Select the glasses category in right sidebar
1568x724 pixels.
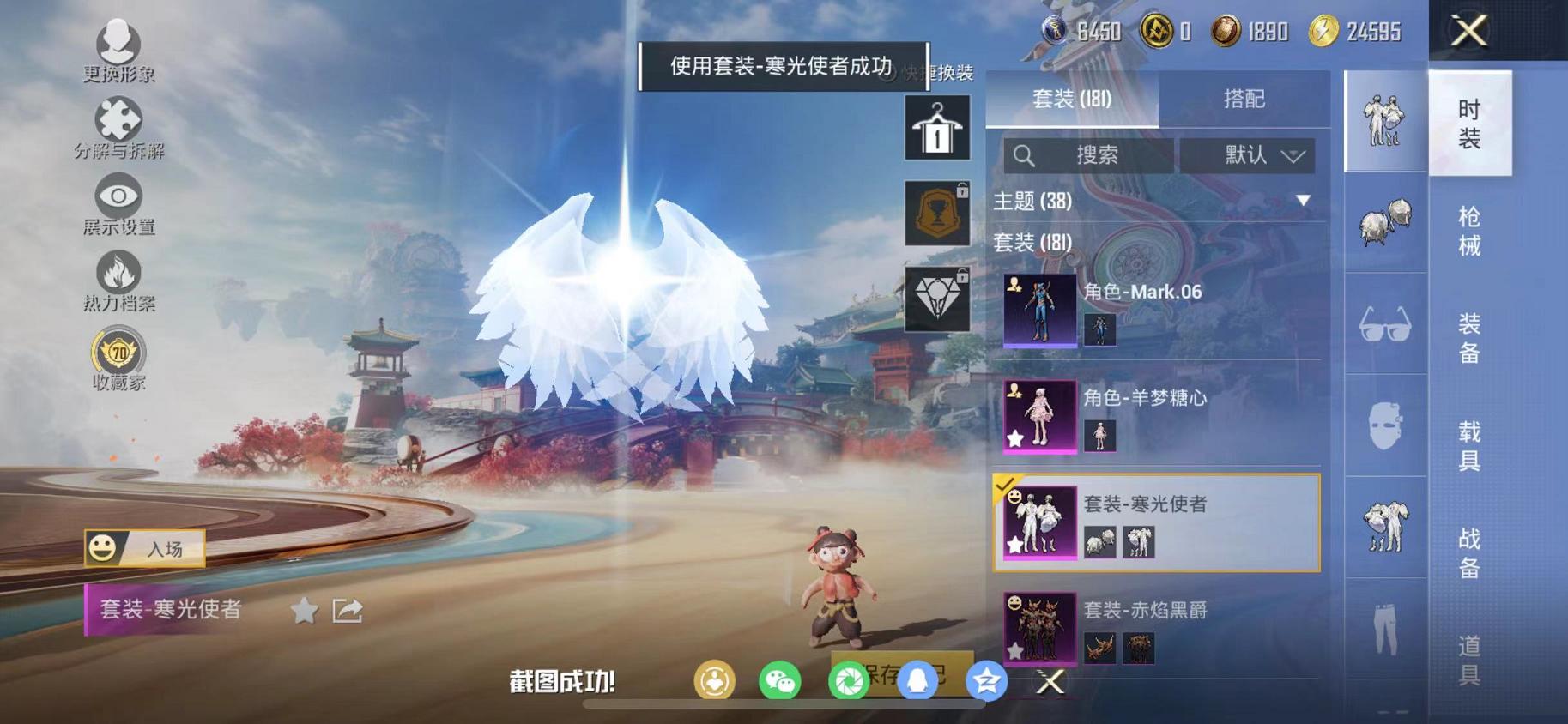1384,325
